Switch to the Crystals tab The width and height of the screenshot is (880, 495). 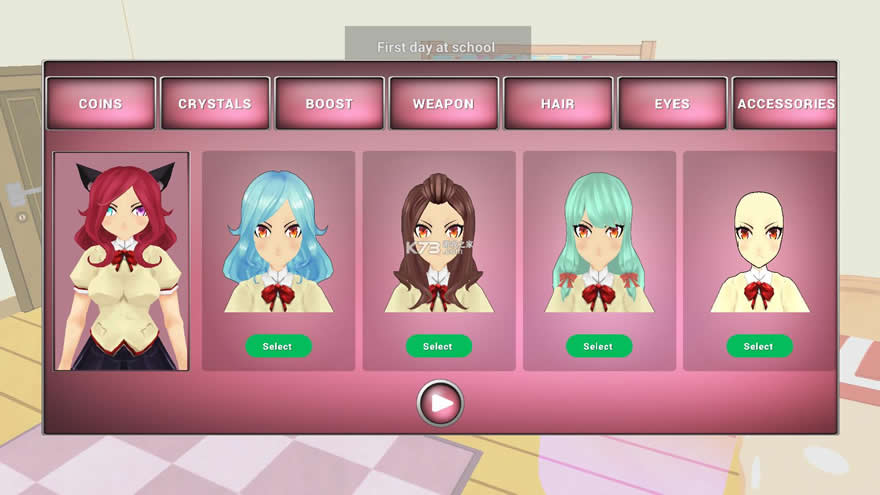(x=215, y=104)
